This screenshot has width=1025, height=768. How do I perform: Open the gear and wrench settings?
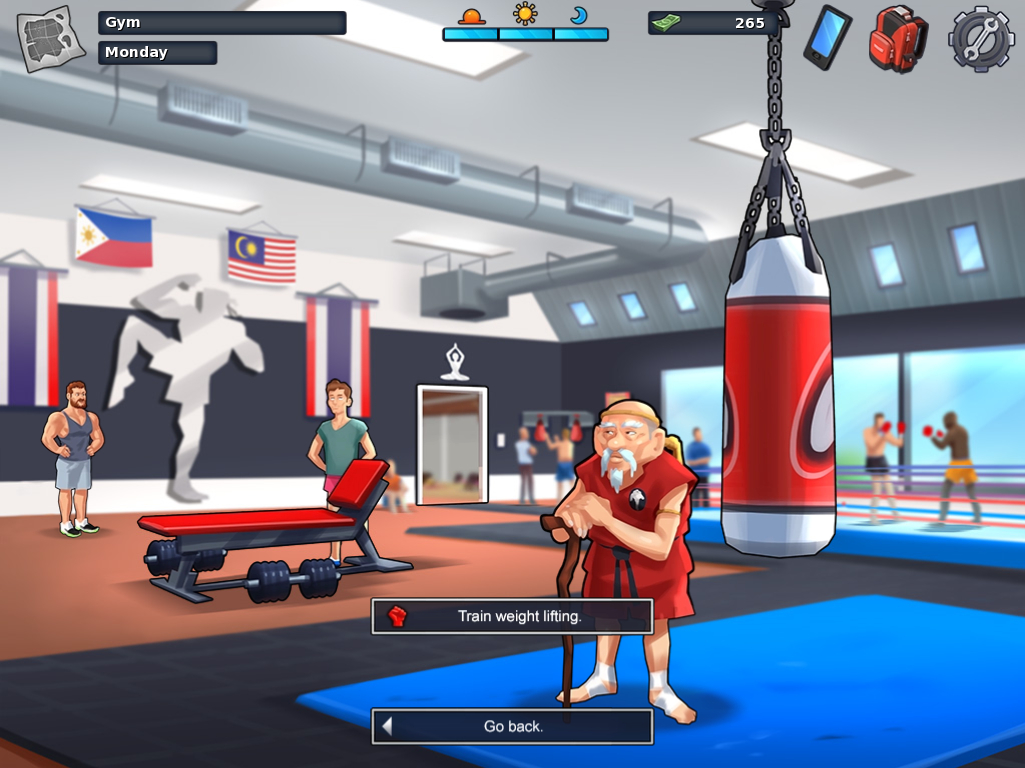[981, 39]
